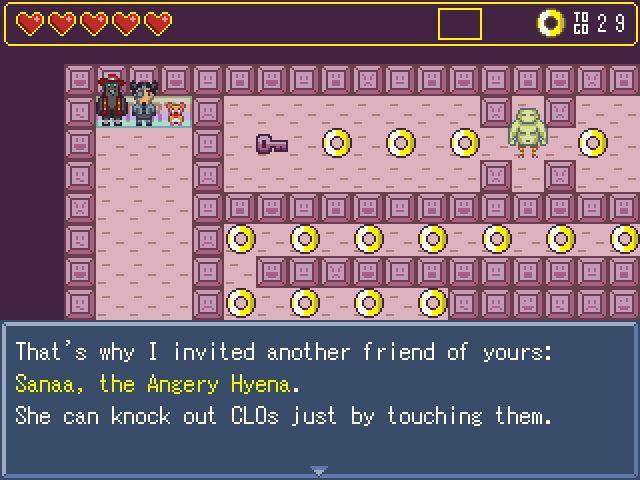Viewport: 640px width, 480px height.
Task: Select the empty item slot in HUD
Action: tap(459, 24)
